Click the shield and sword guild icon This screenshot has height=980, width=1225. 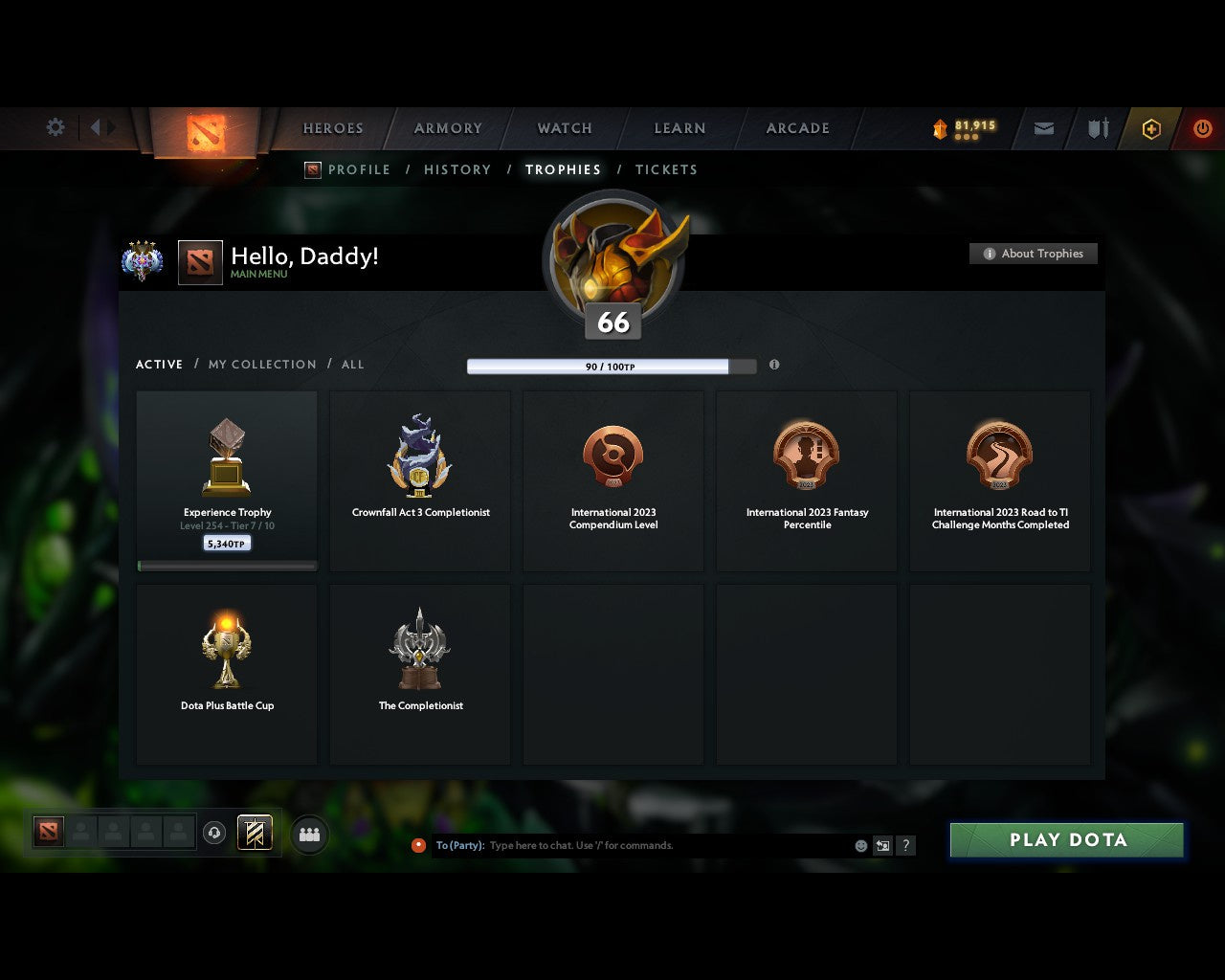click(x=1097, y=127)
